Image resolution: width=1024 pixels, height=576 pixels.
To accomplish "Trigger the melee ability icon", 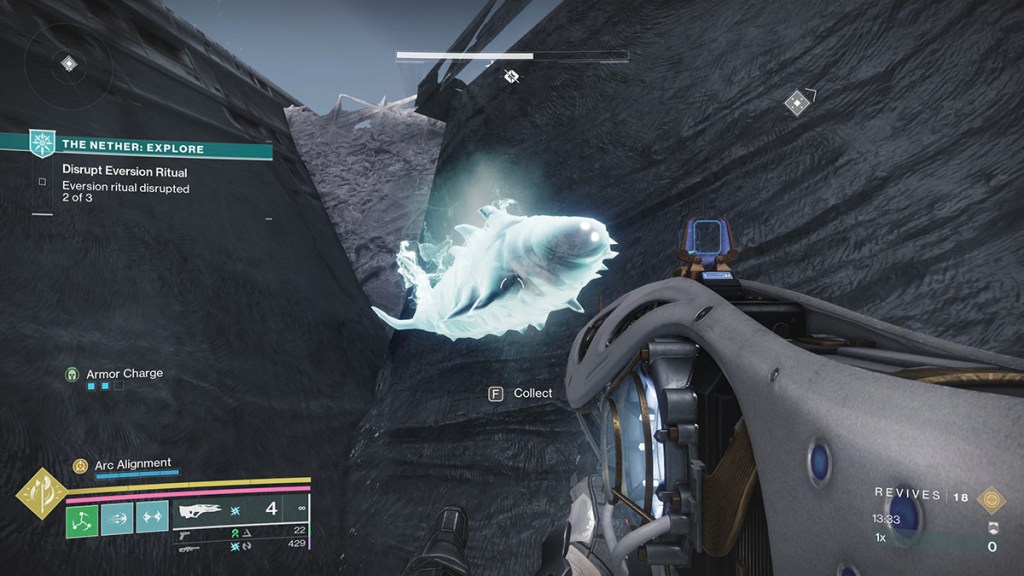I will 118,520.
